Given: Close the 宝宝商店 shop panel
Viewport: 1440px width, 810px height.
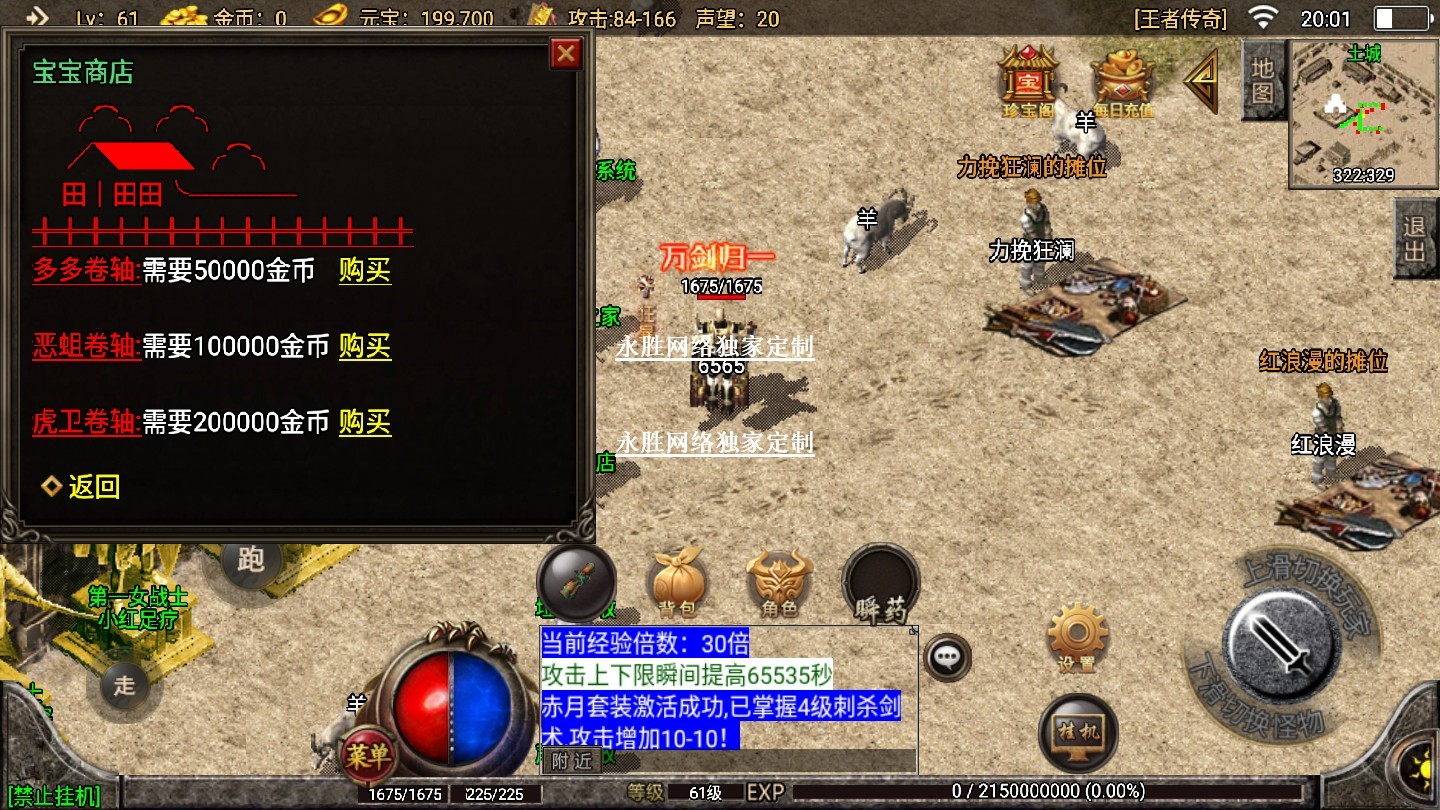Looking at the screenshot, I should tap(566, 53).
